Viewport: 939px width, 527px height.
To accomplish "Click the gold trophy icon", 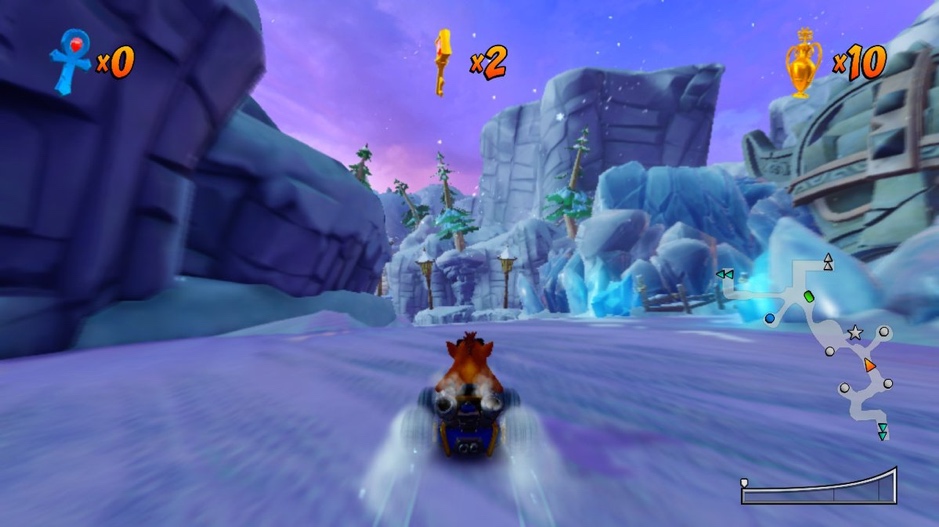I will (803, 62).
